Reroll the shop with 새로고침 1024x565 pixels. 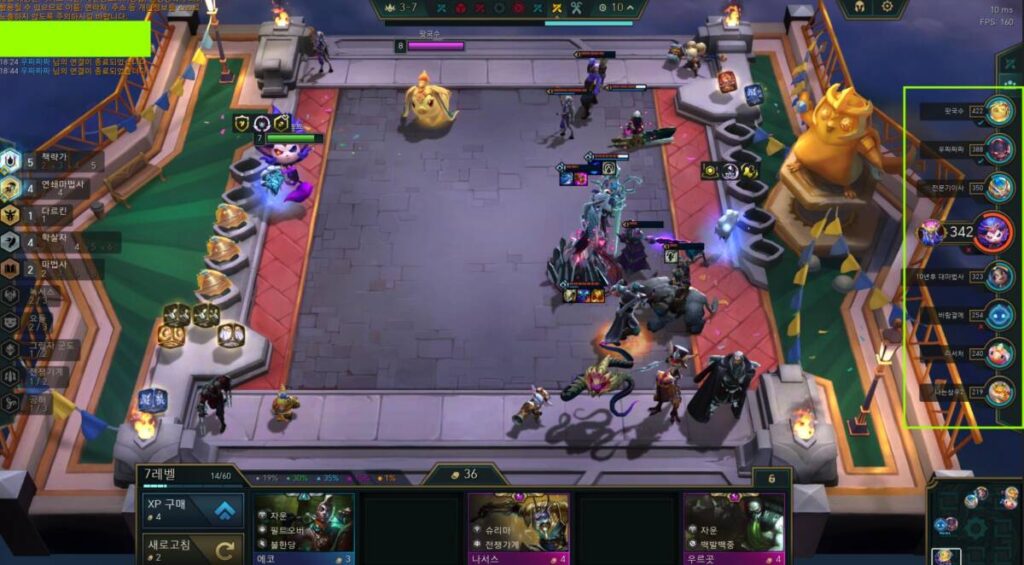(x=191, y=549)
